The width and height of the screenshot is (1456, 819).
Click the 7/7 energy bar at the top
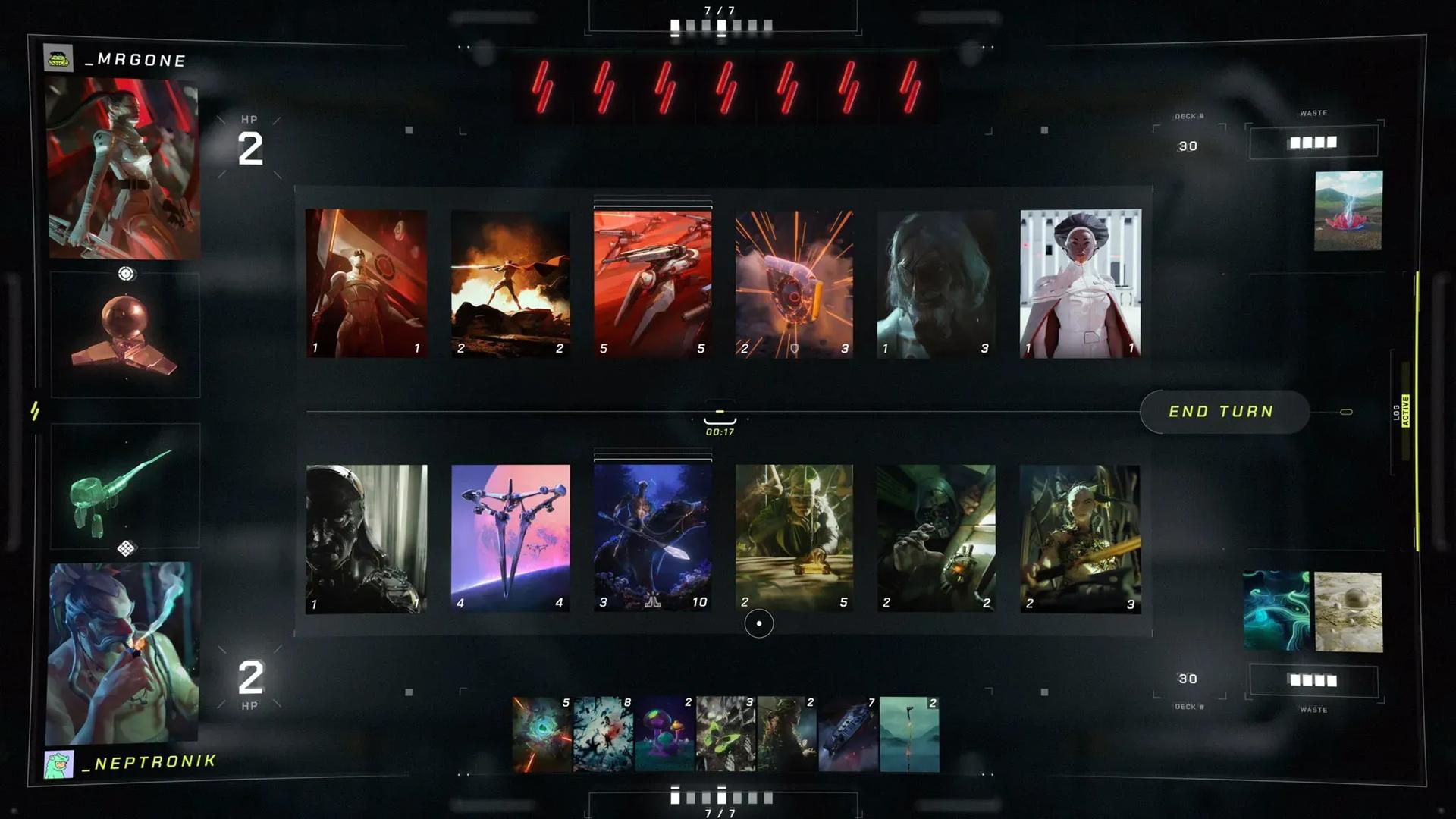721,18
